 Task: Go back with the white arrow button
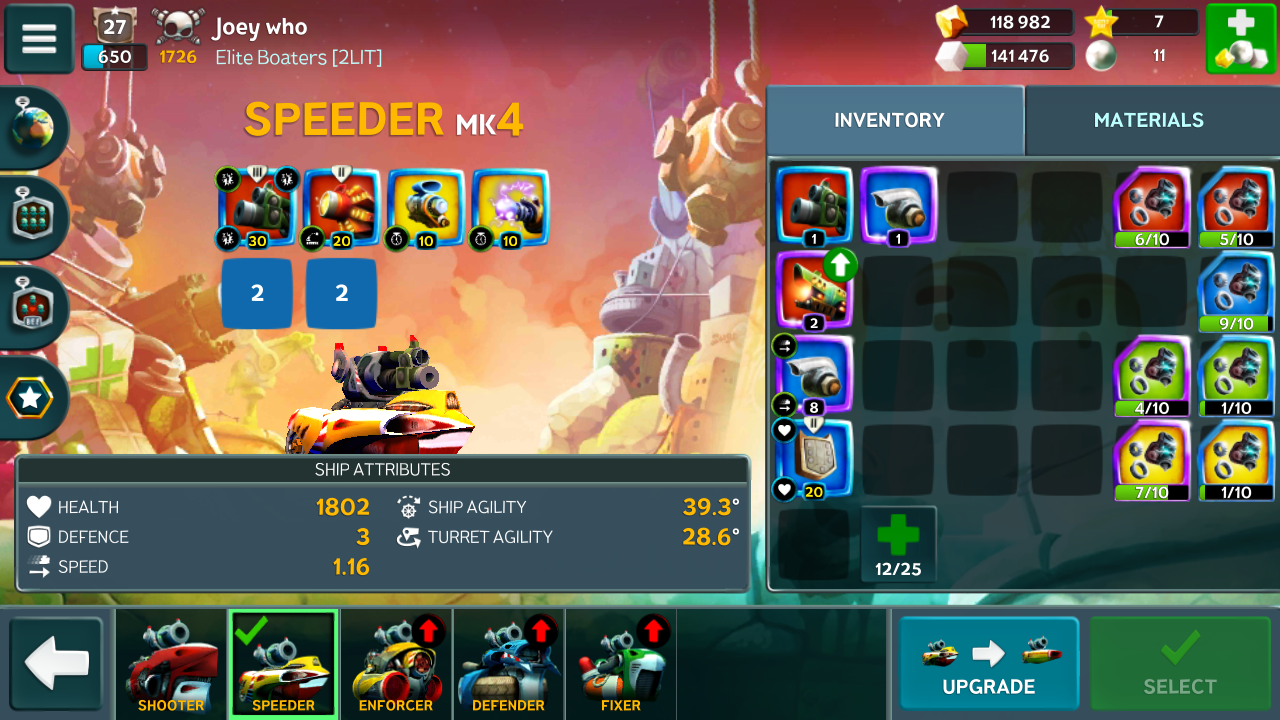click(57, 664)
